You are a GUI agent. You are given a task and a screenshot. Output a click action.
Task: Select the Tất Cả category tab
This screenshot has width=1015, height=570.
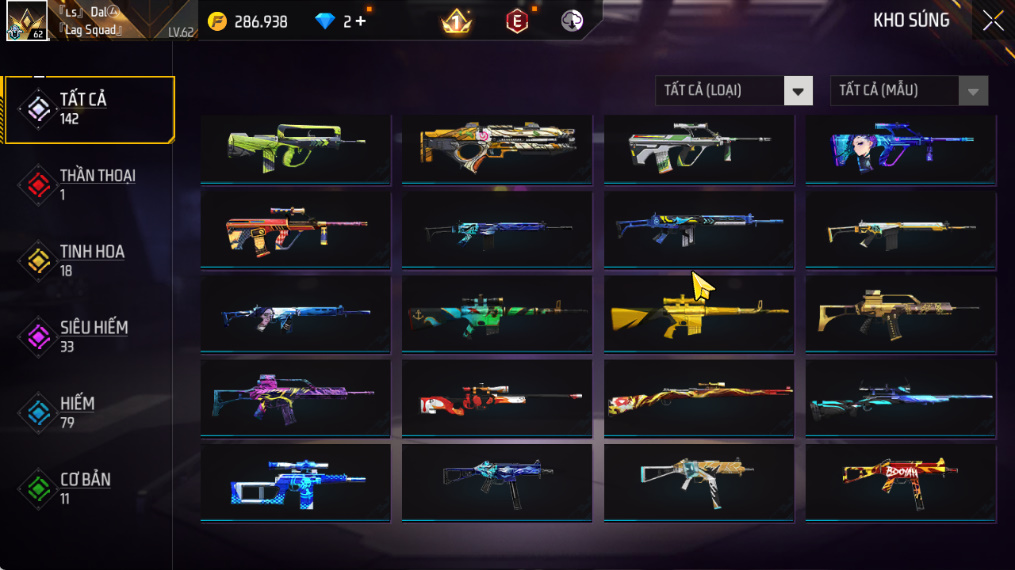click(x=88, y=108)
